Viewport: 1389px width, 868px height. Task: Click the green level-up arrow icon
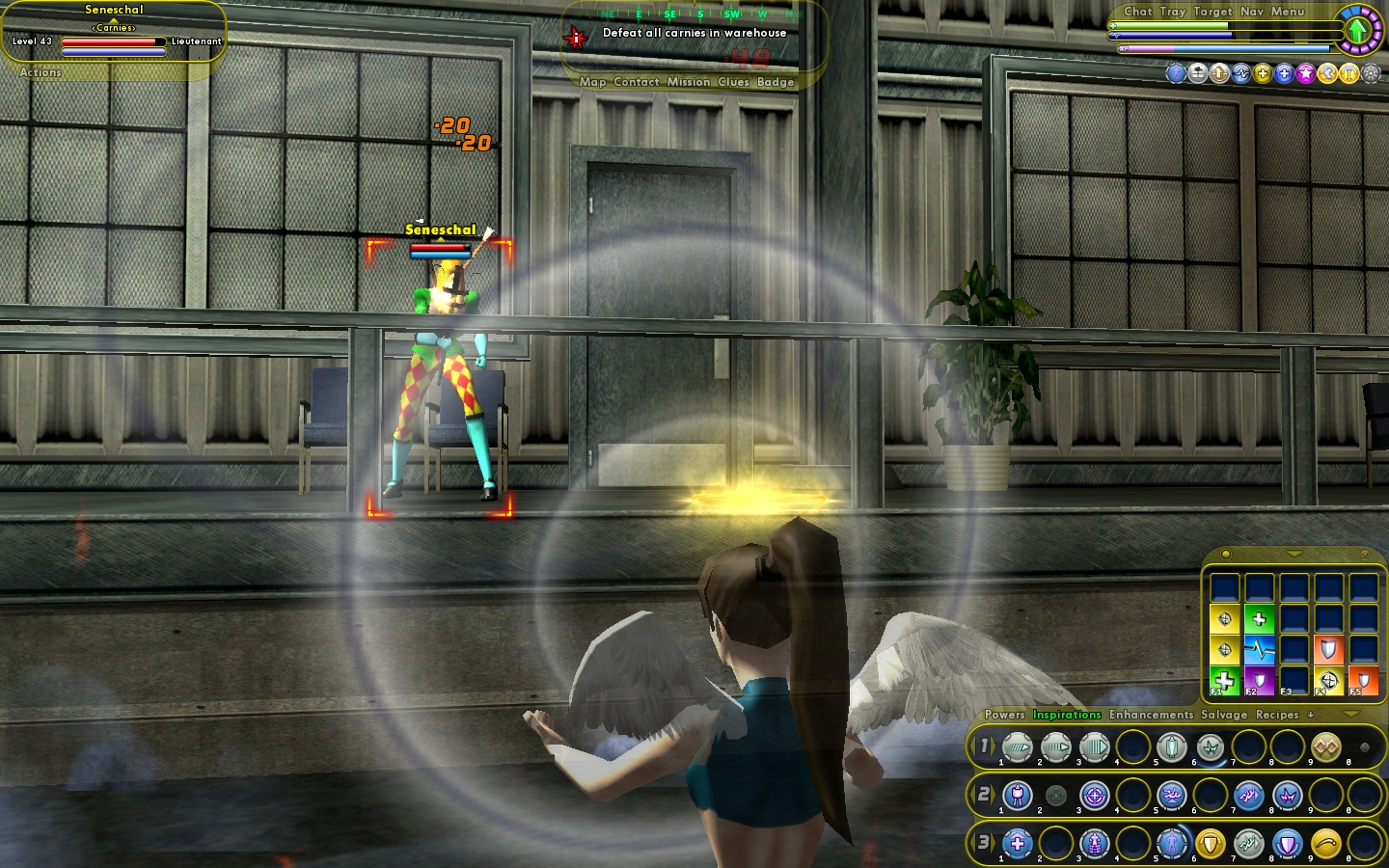[1357, 30]
